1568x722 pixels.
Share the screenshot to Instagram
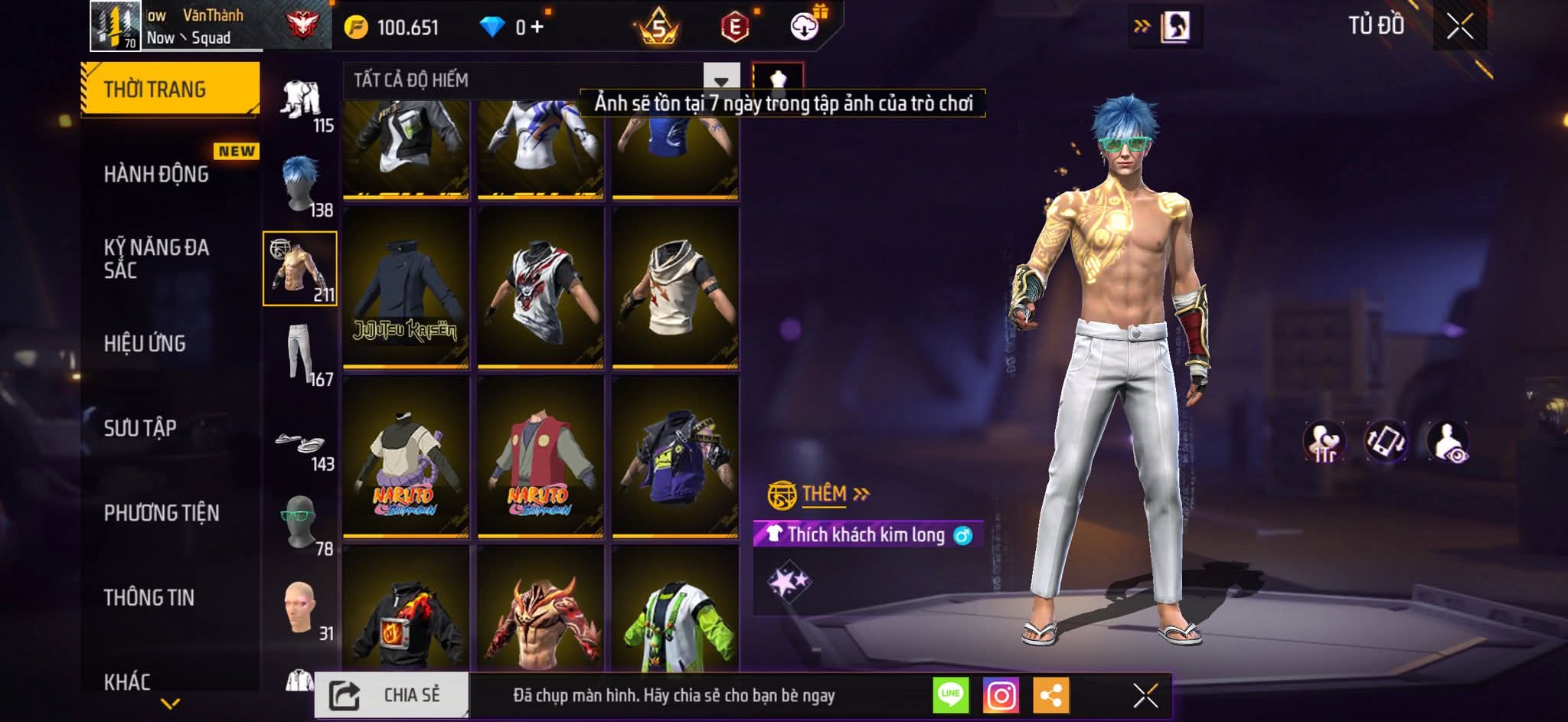[1001, 695]
